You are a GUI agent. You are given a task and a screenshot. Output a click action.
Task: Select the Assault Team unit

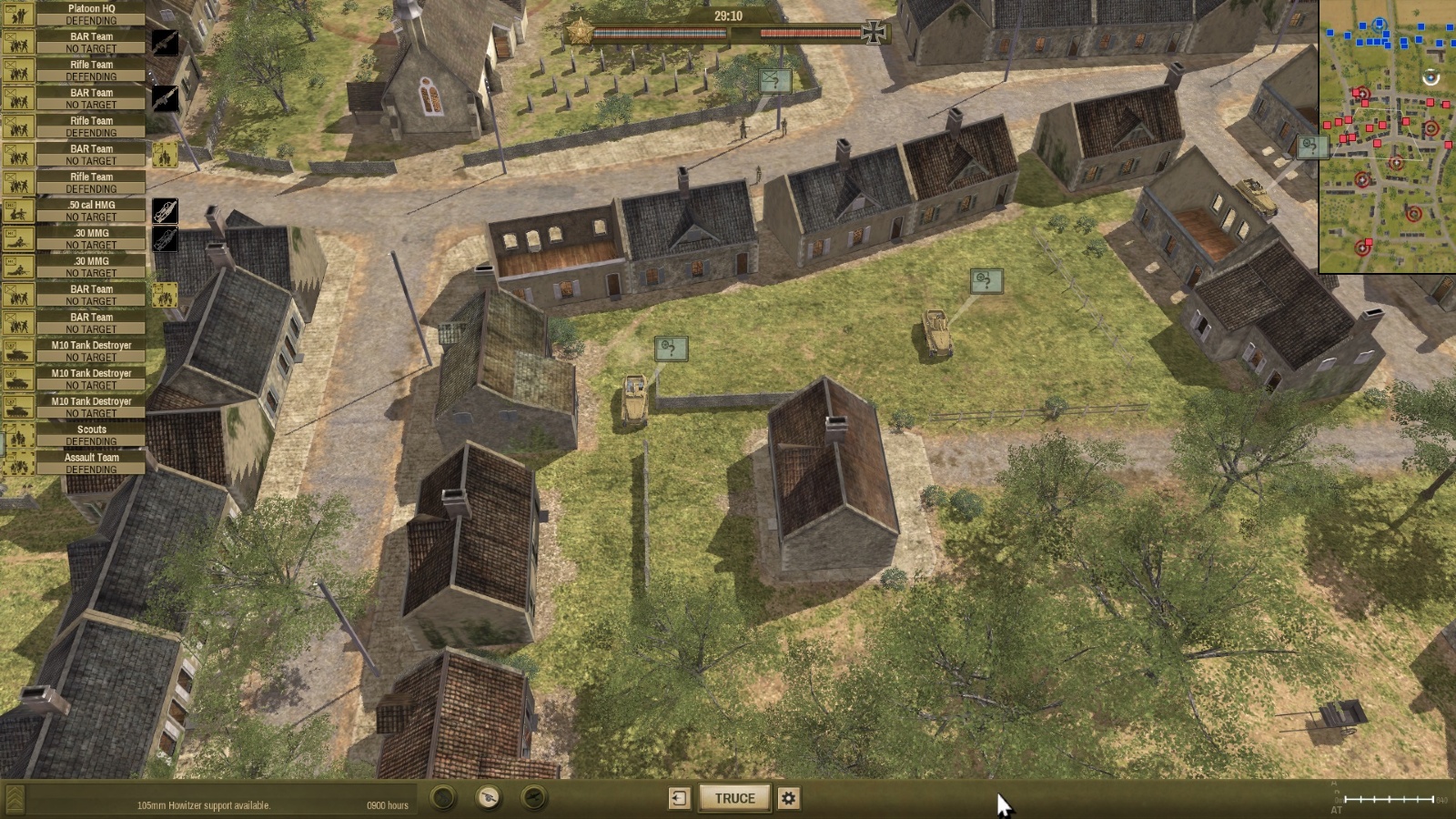(x=91, y=463)
